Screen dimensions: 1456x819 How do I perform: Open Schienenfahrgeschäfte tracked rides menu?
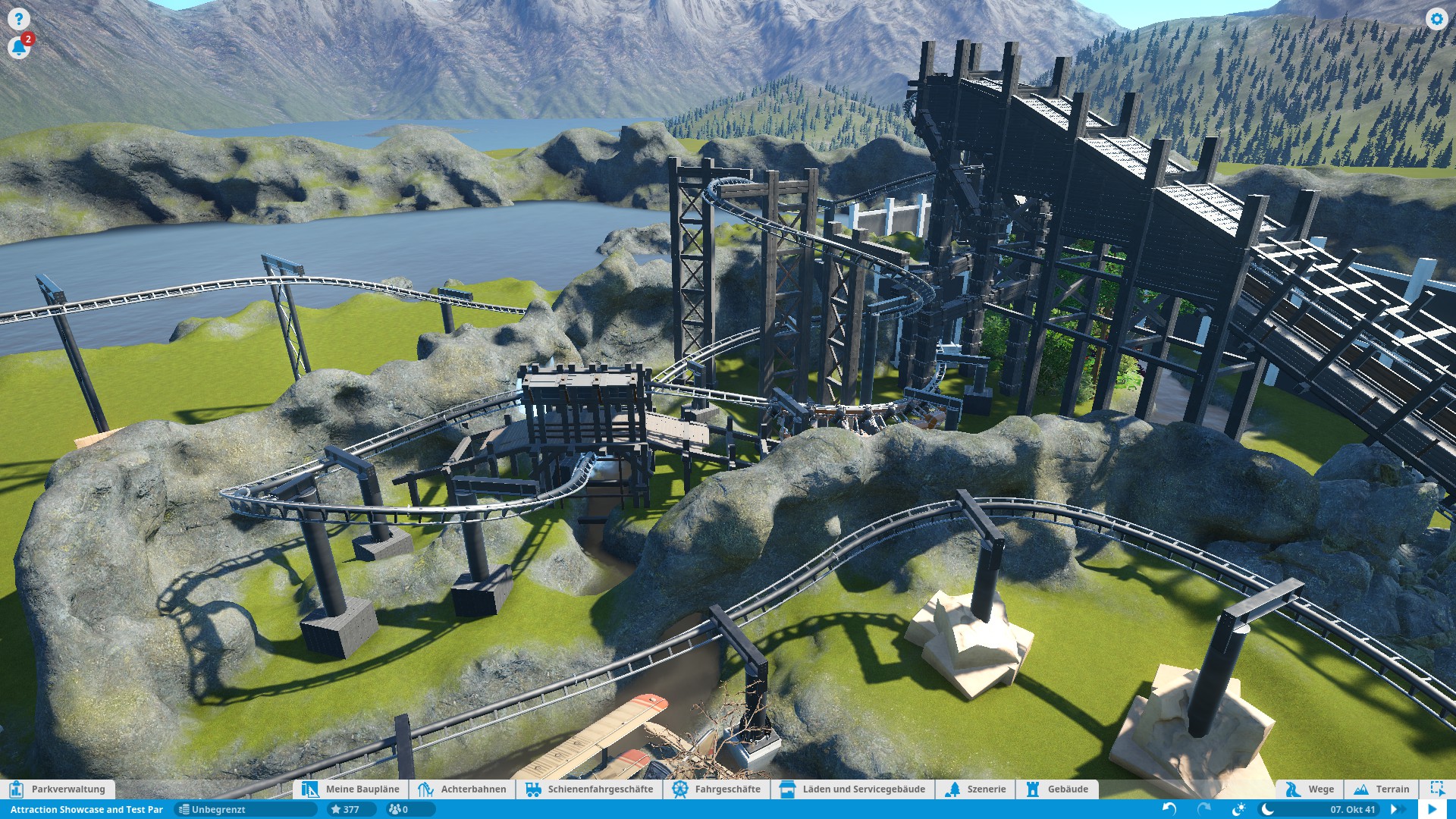[x=589, y=789]
